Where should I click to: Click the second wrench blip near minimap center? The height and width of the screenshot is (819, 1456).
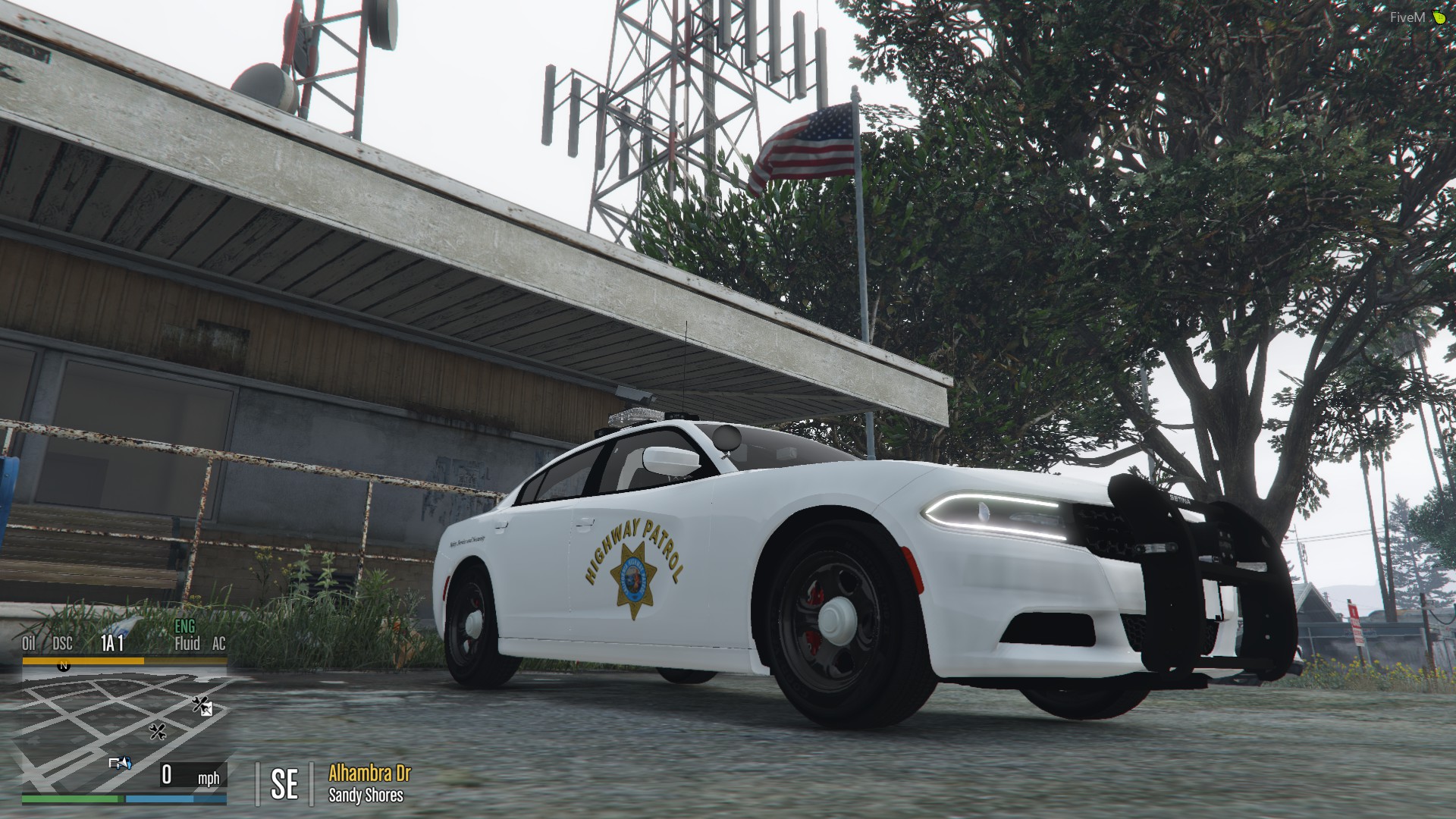[x=158, y=733]
